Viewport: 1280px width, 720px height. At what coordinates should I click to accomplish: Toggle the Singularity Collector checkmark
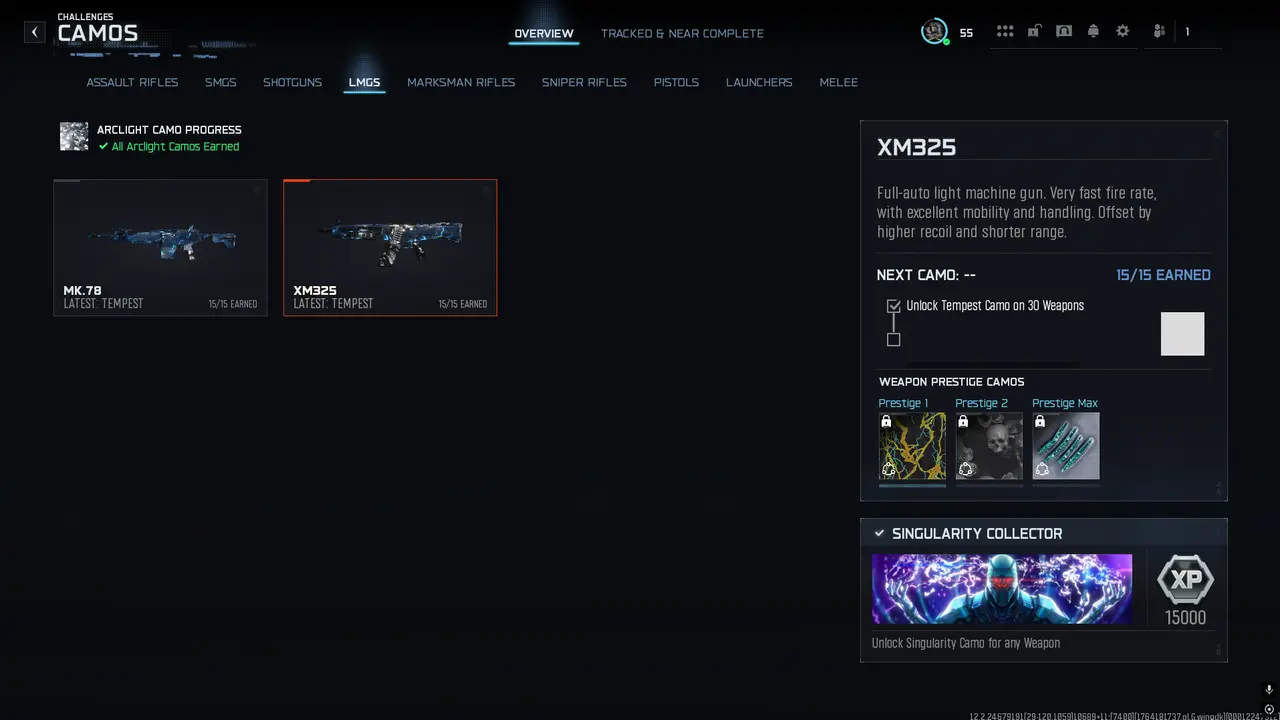[x=880, y=533]
